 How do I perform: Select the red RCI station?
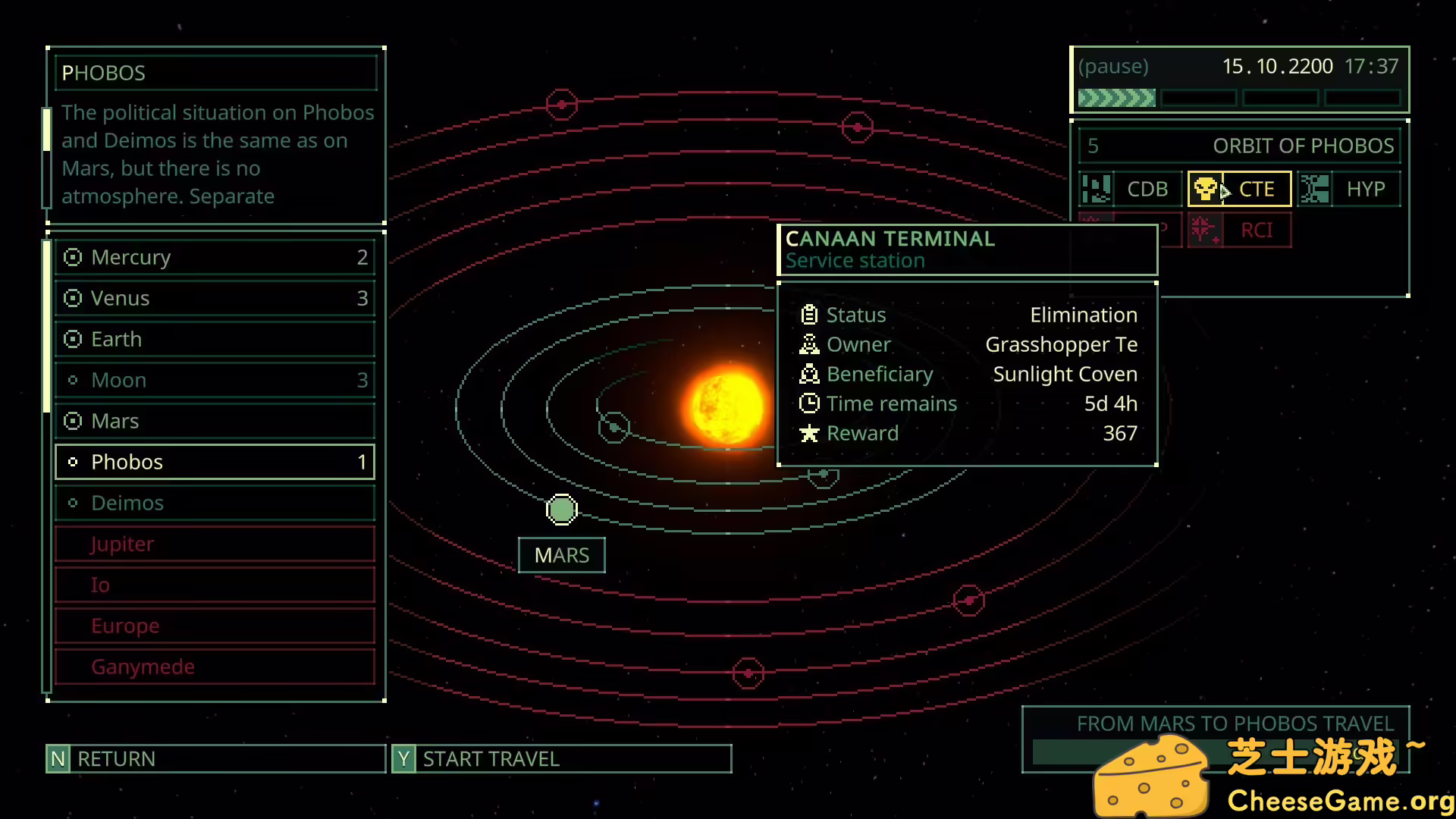pos(1239,231)
